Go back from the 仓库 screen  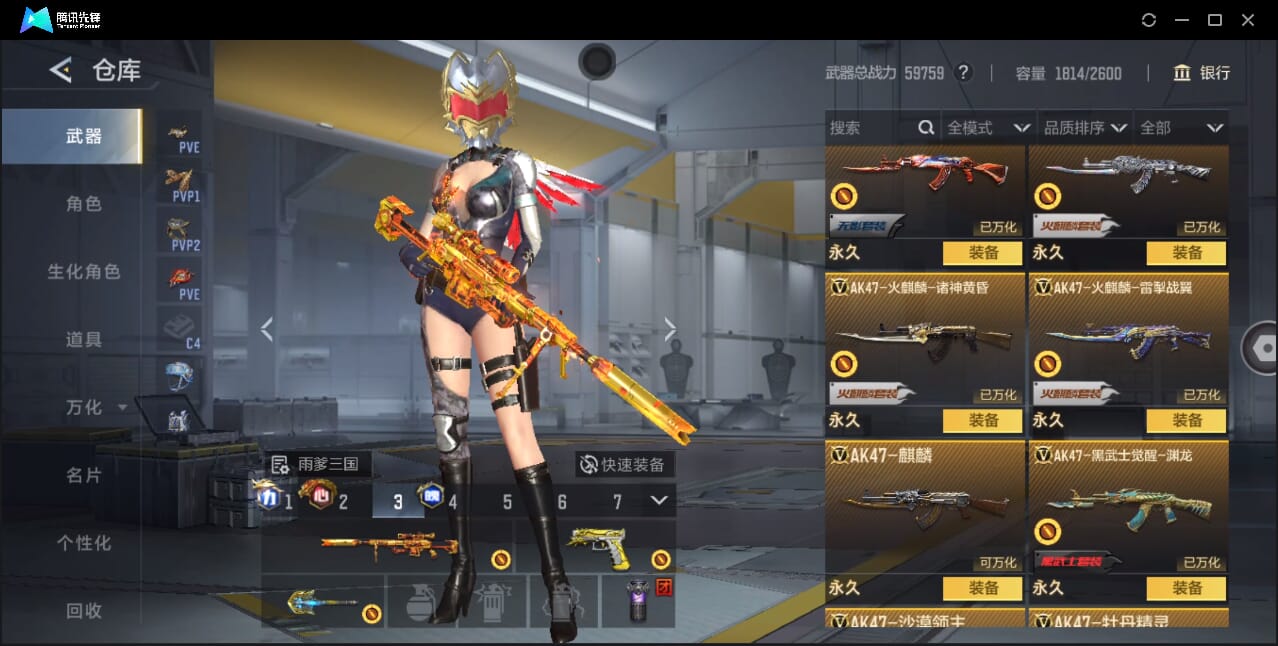[x=61, y=70]
